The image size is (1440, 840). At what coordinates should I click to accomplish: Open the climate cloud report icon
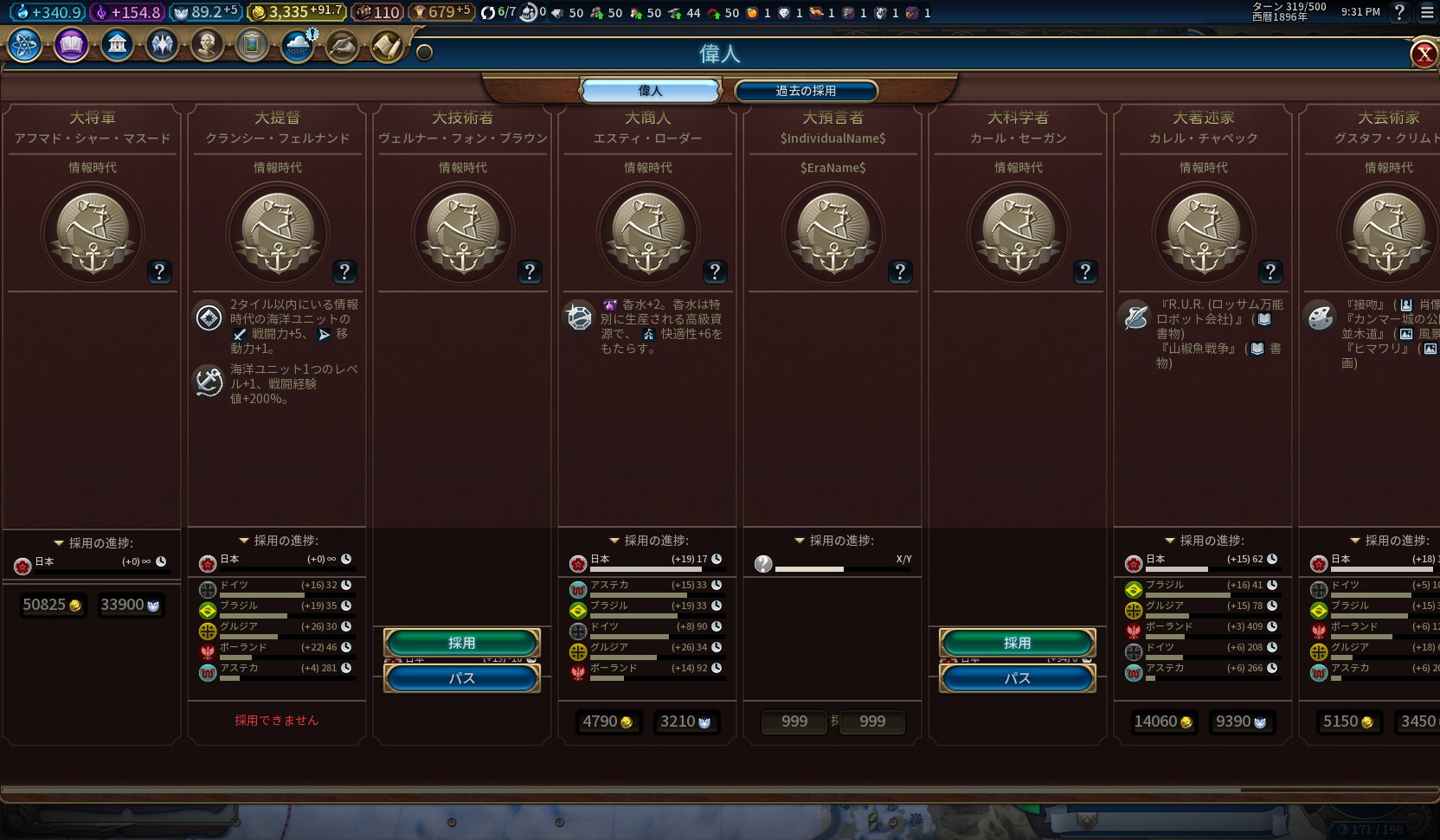coord(298,45)
